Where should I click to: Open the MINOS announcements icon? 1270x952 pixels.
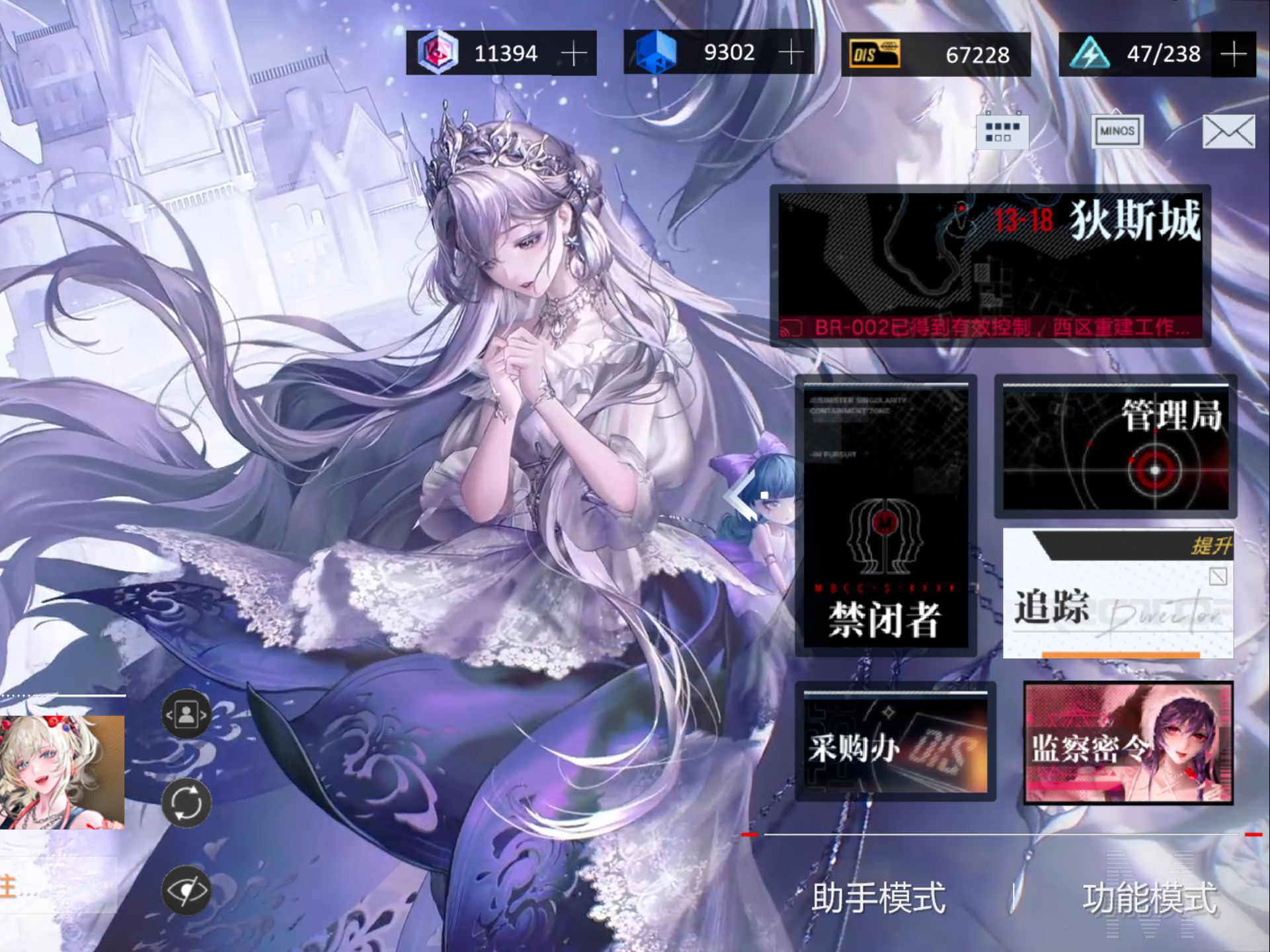click(1117, 132)
